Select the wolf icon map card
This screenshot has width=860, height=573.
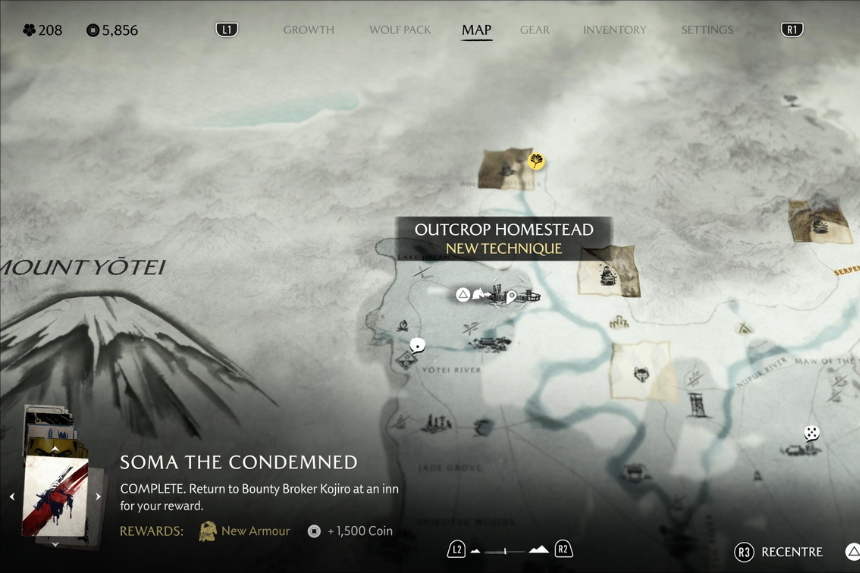tap(641, 373)
